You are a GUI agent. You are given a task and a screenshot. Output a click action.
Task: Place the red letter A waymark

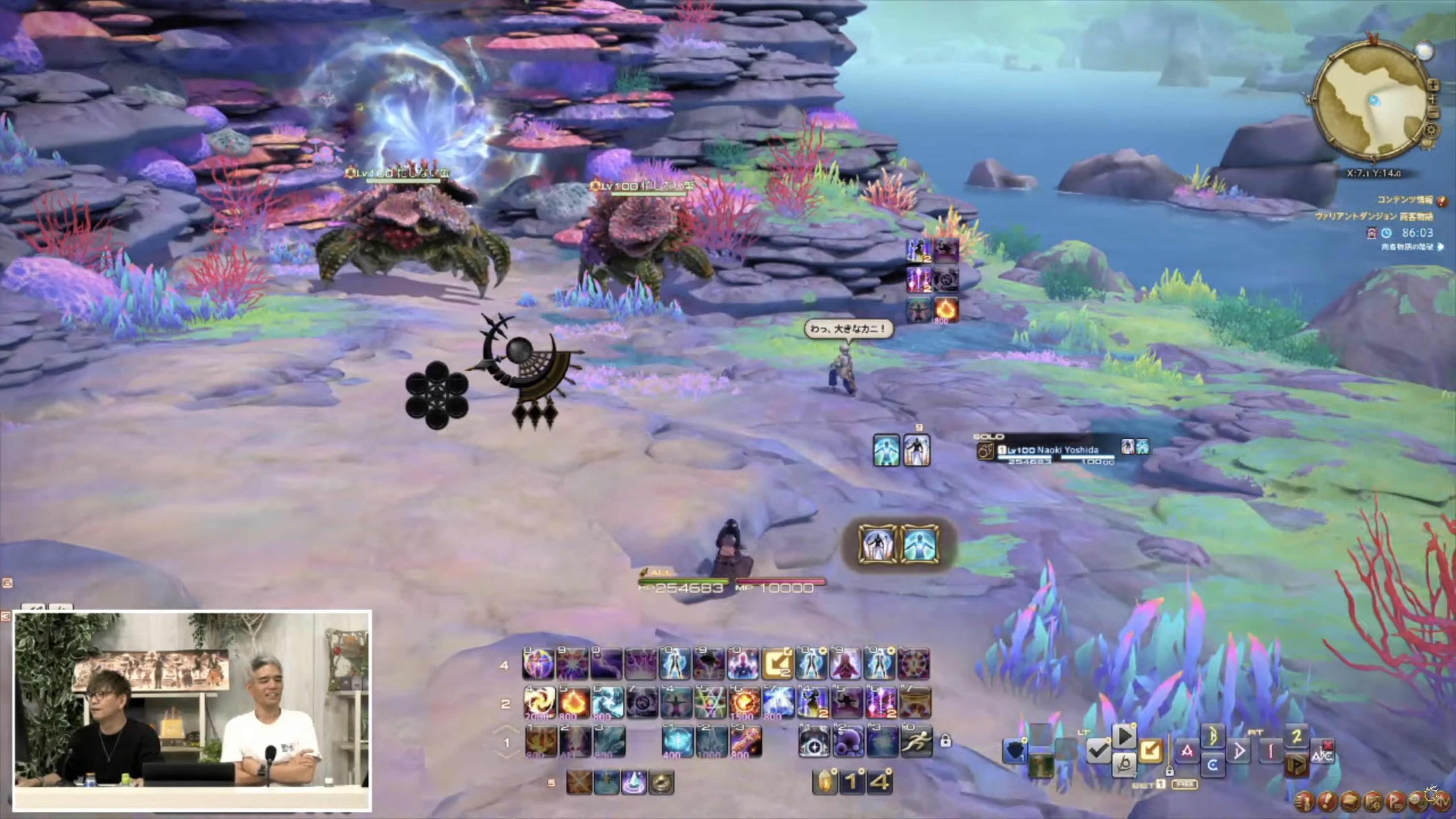[1186, 751]
